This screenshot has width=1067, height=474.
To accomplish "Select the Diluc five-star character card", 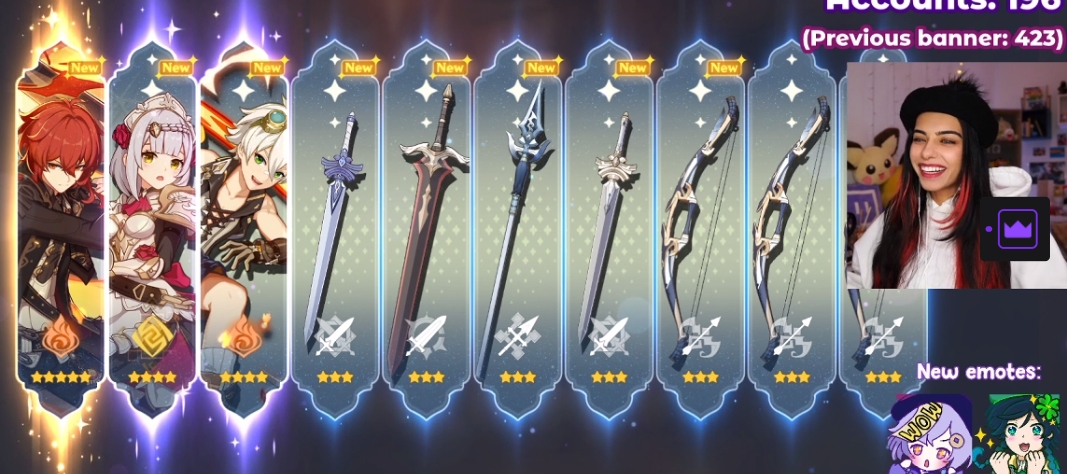I will coord(61,230).
